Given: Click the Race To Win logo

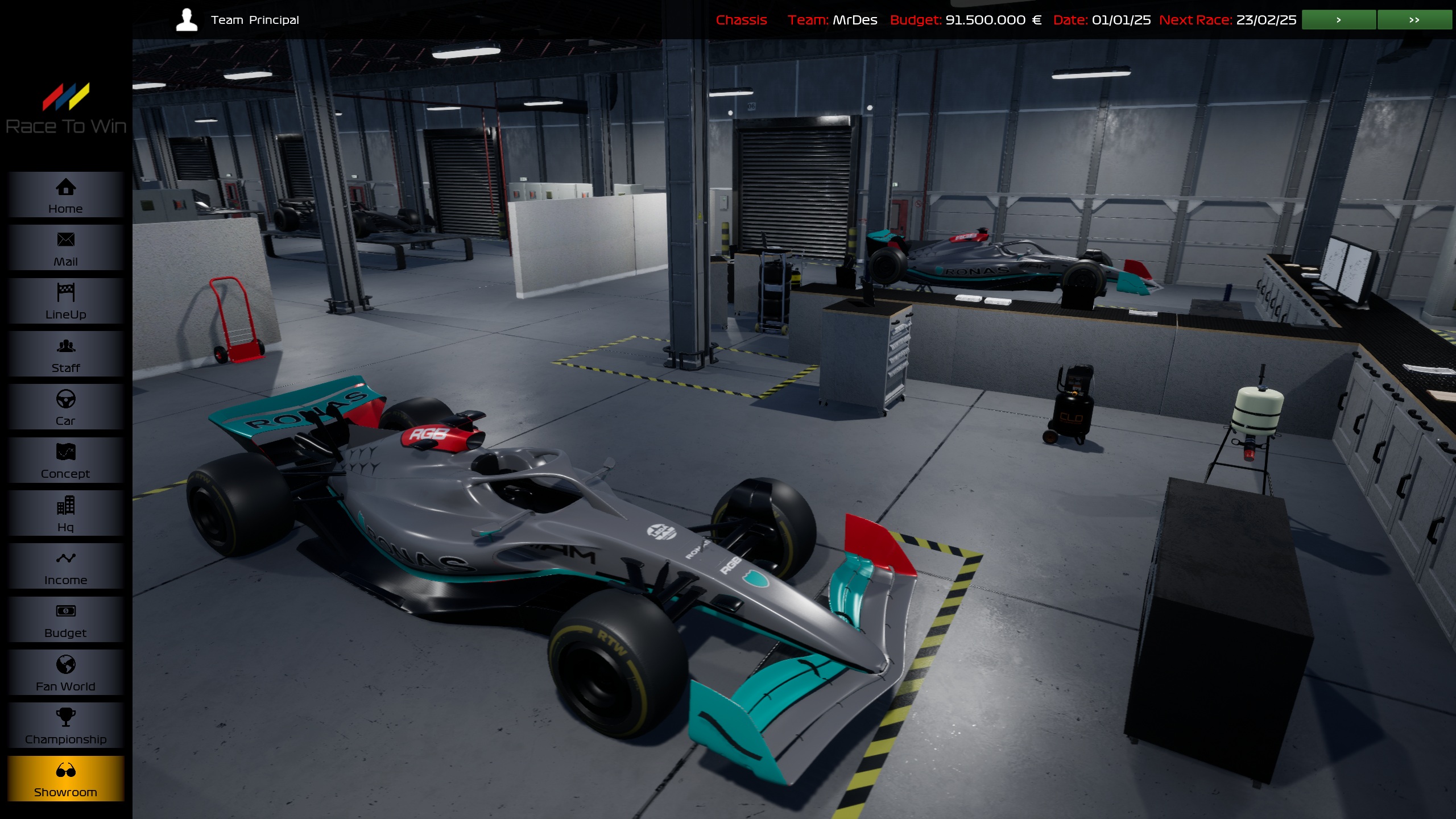Looking at the screenshot, I should tap(67, 104).
